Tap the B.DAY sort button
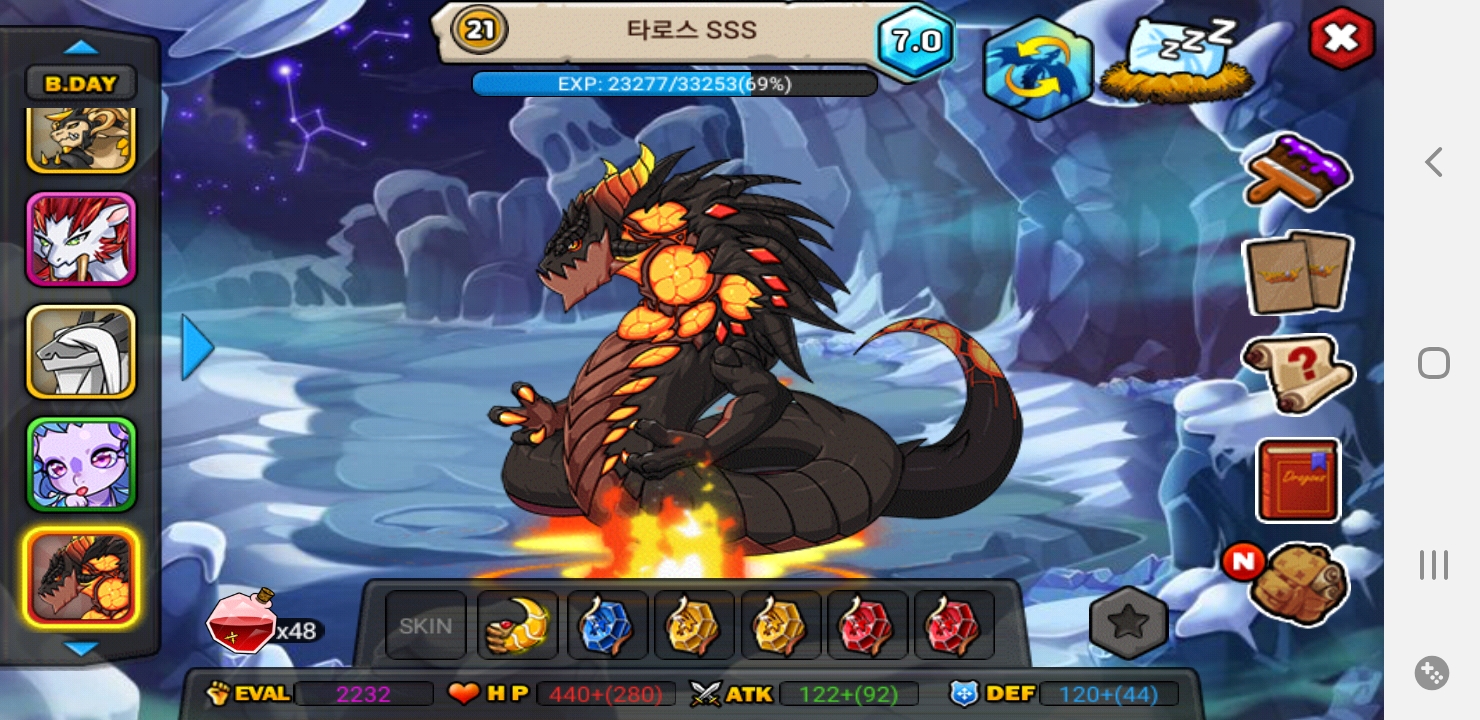1480x720 pixels. pos(81,84)
